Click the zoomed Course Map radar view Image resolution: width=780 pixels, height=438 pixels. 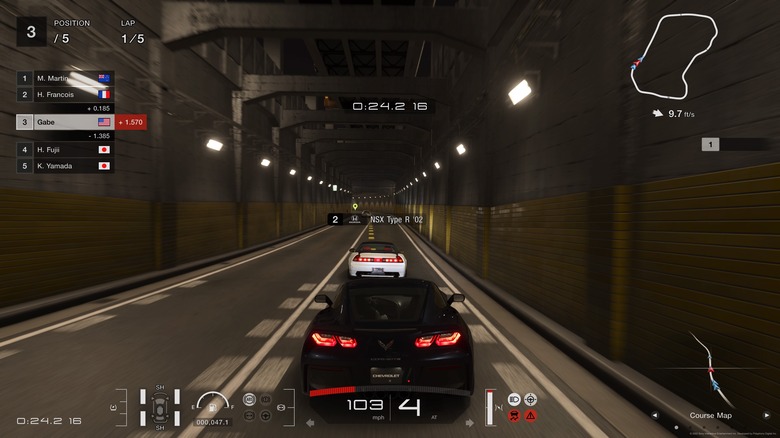(710, 368)
